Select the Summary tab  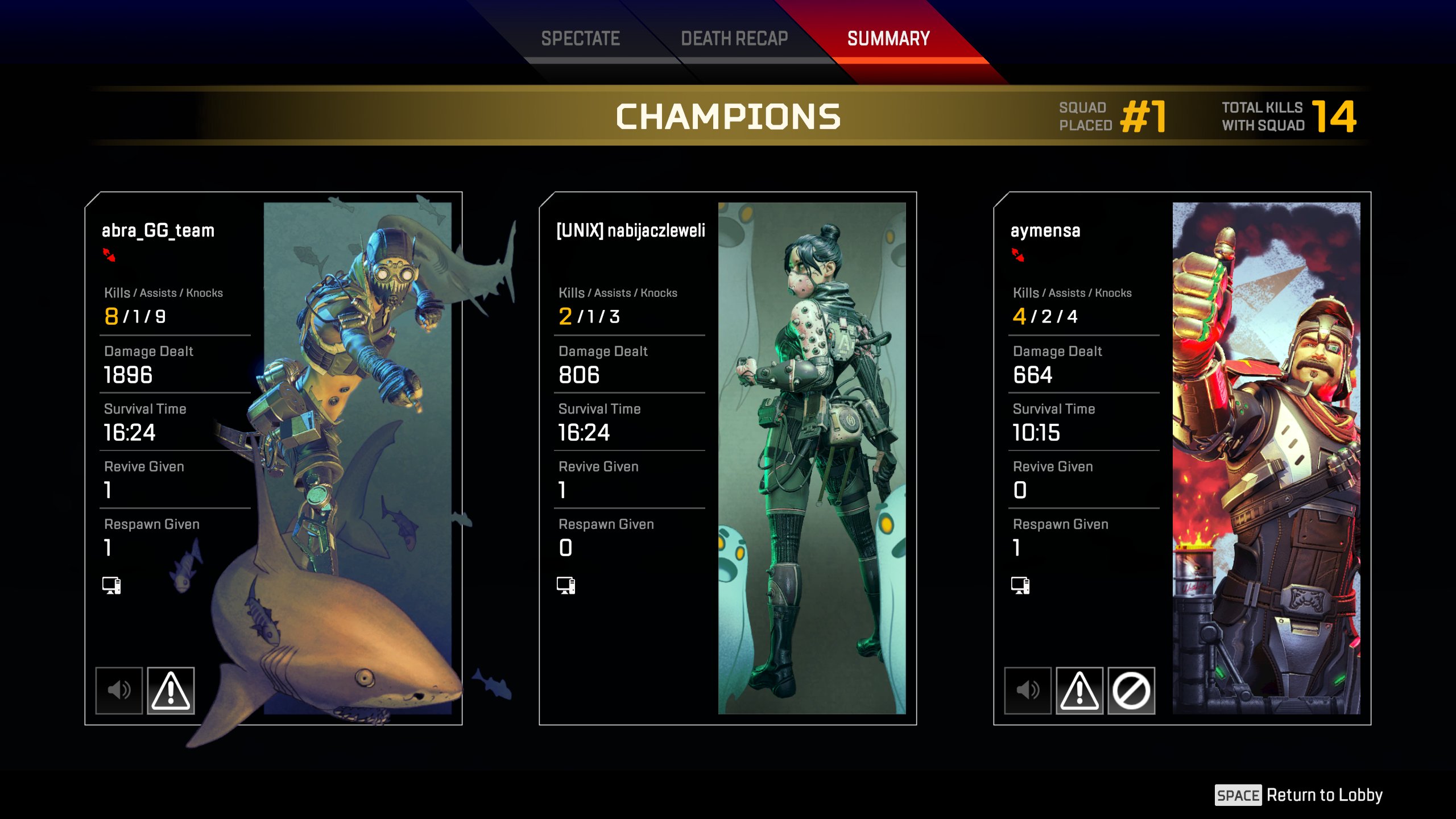[x=888, y=39]
